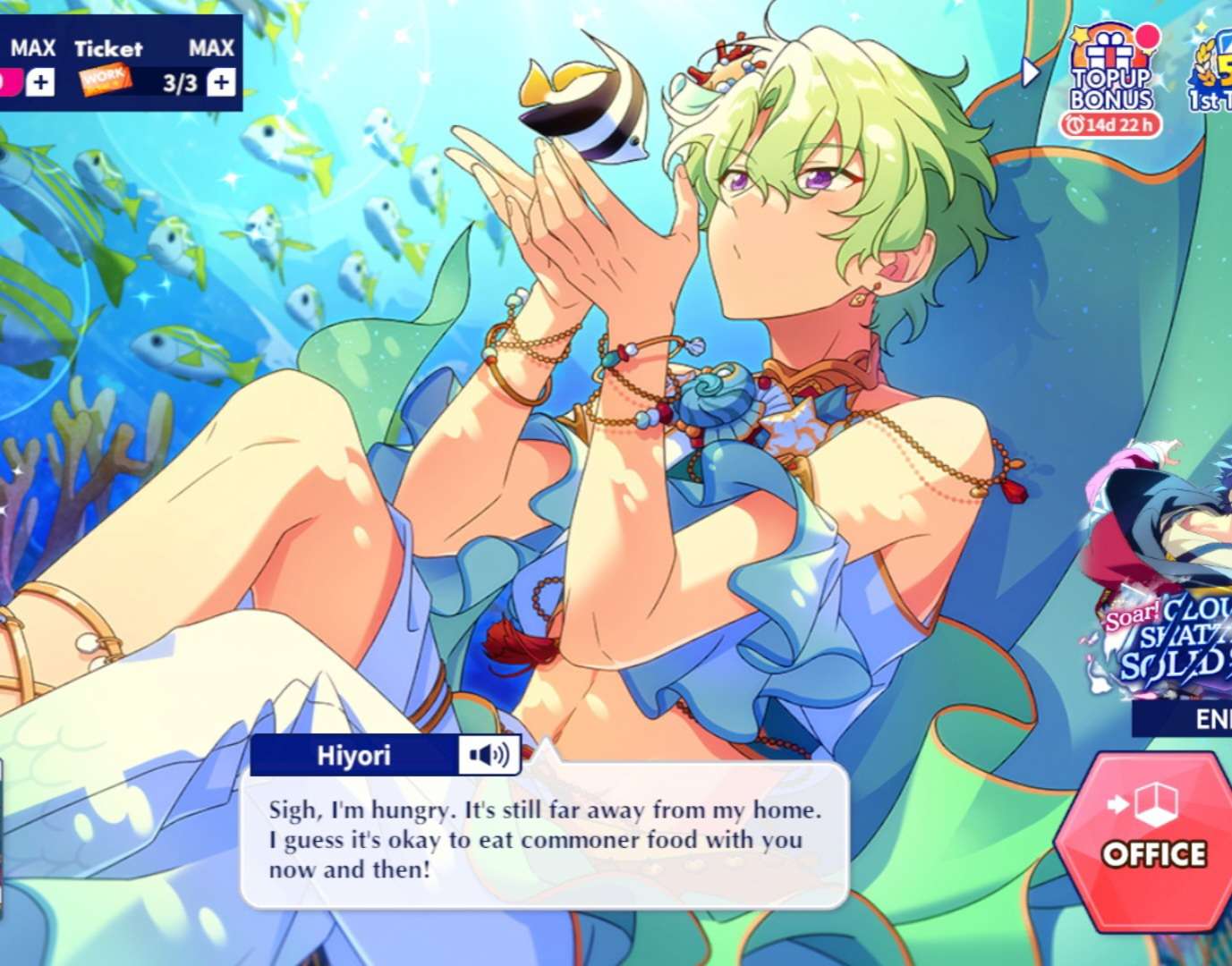Tap the white arrow beside Topup Bonus
This screenshot has height=966, width=1232.
coord(1032,72)
